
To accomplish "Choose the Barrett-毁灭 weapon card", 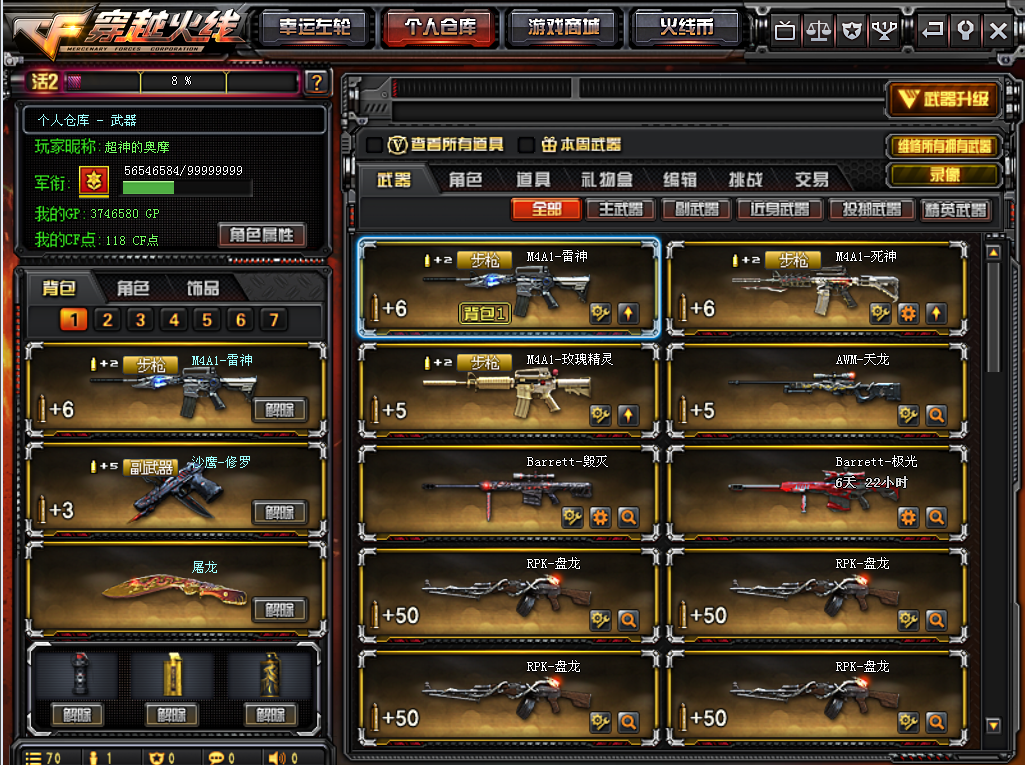I will pos(508,493).
